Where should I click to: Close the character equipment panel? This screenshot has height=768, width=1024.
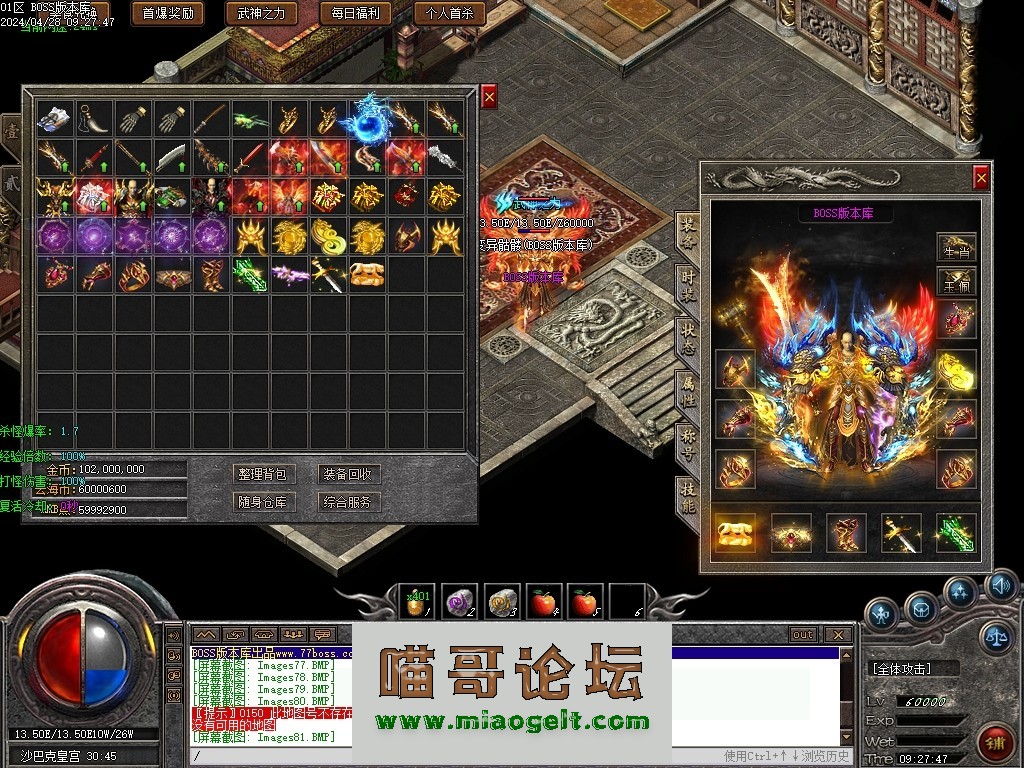[981, 178]
